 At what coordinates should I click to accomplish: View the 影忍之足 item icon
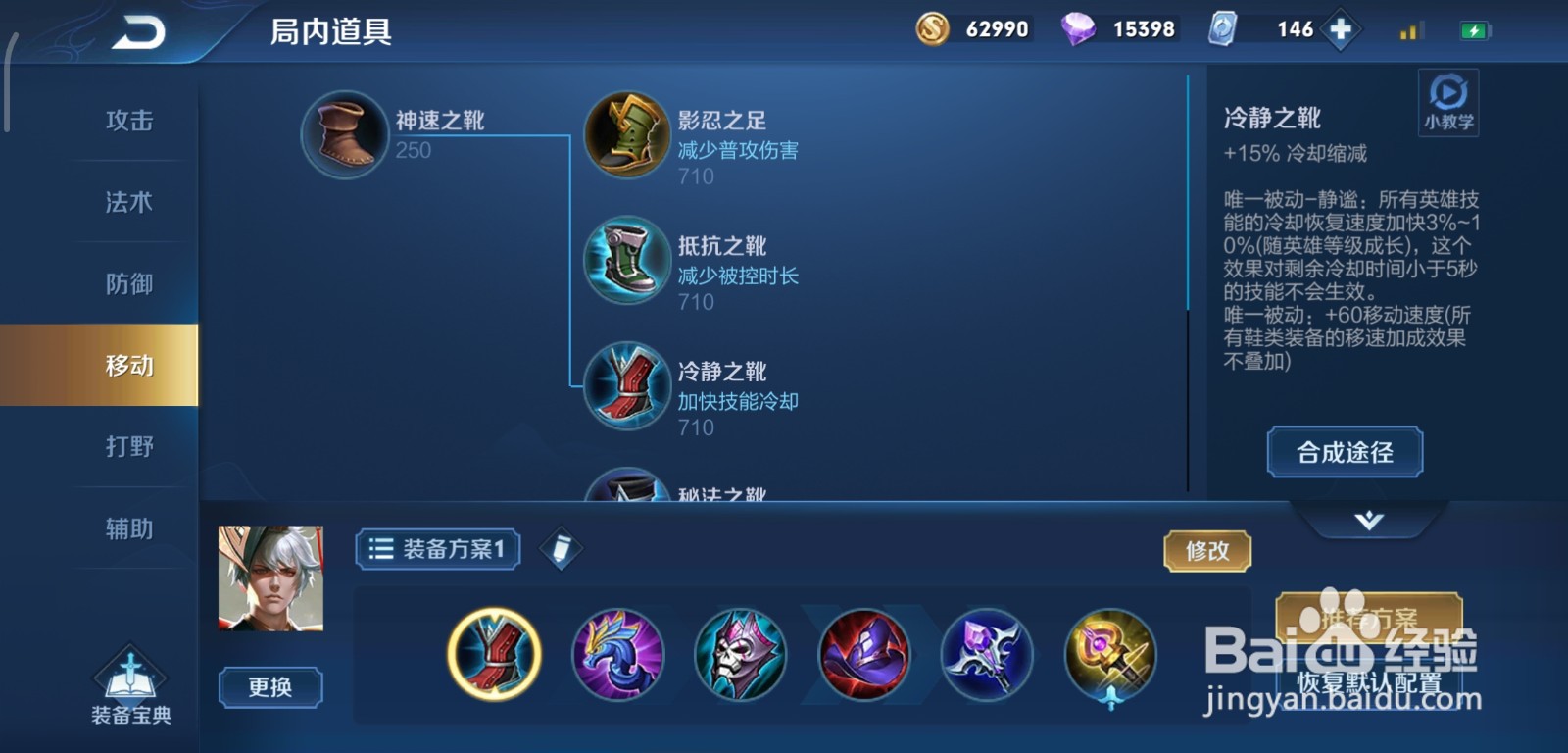627,136
